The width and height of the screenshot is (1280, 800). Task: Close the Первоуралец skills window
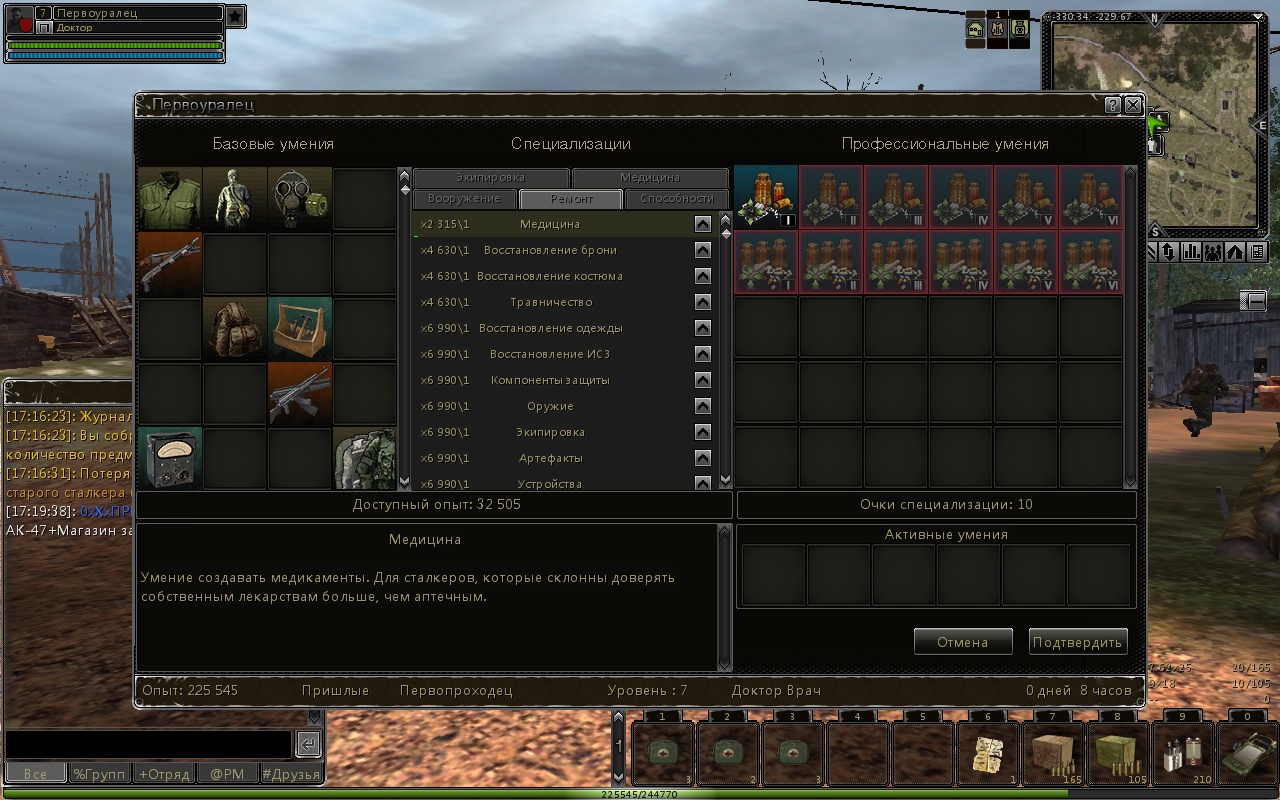coord(1132,105)
